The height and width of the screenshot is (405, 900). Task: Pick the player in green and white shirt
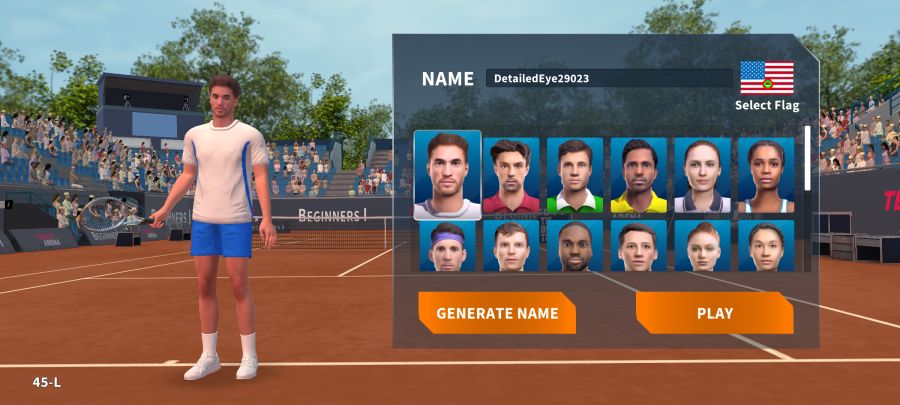click(575, 176)
